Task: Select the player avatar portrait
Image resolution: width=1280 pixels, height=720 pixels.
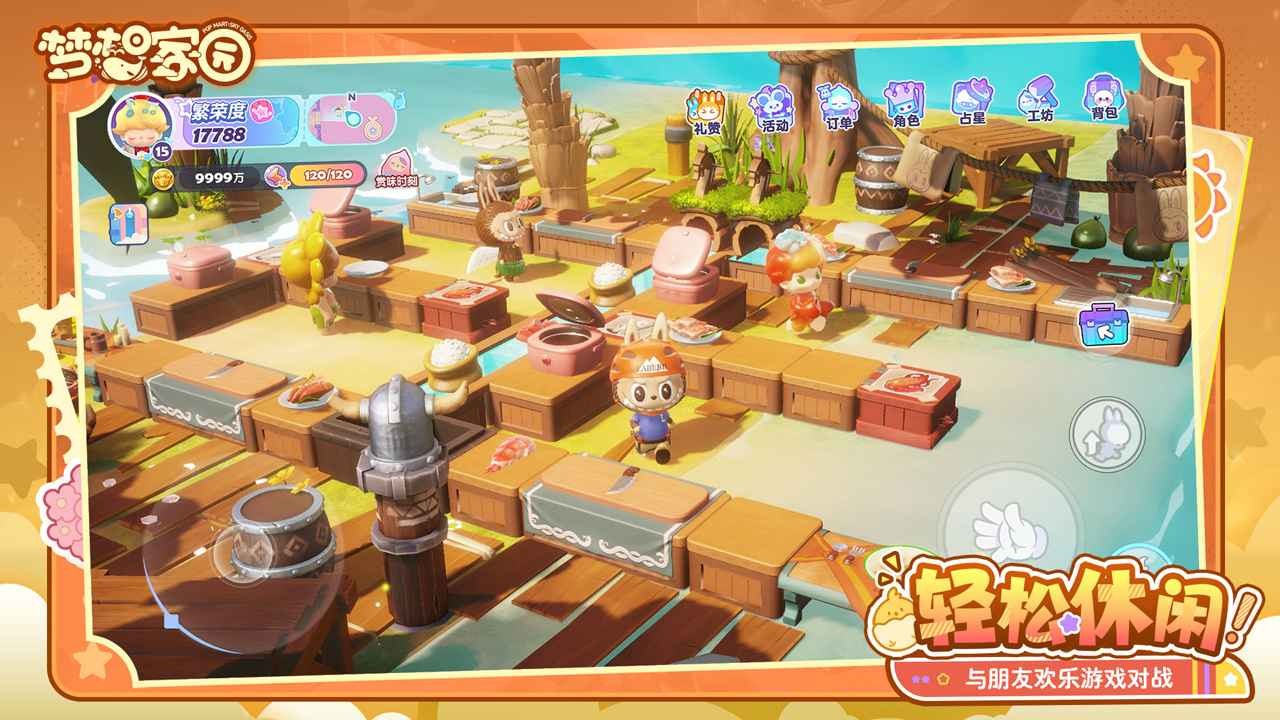Action: [x=138, y=128]
